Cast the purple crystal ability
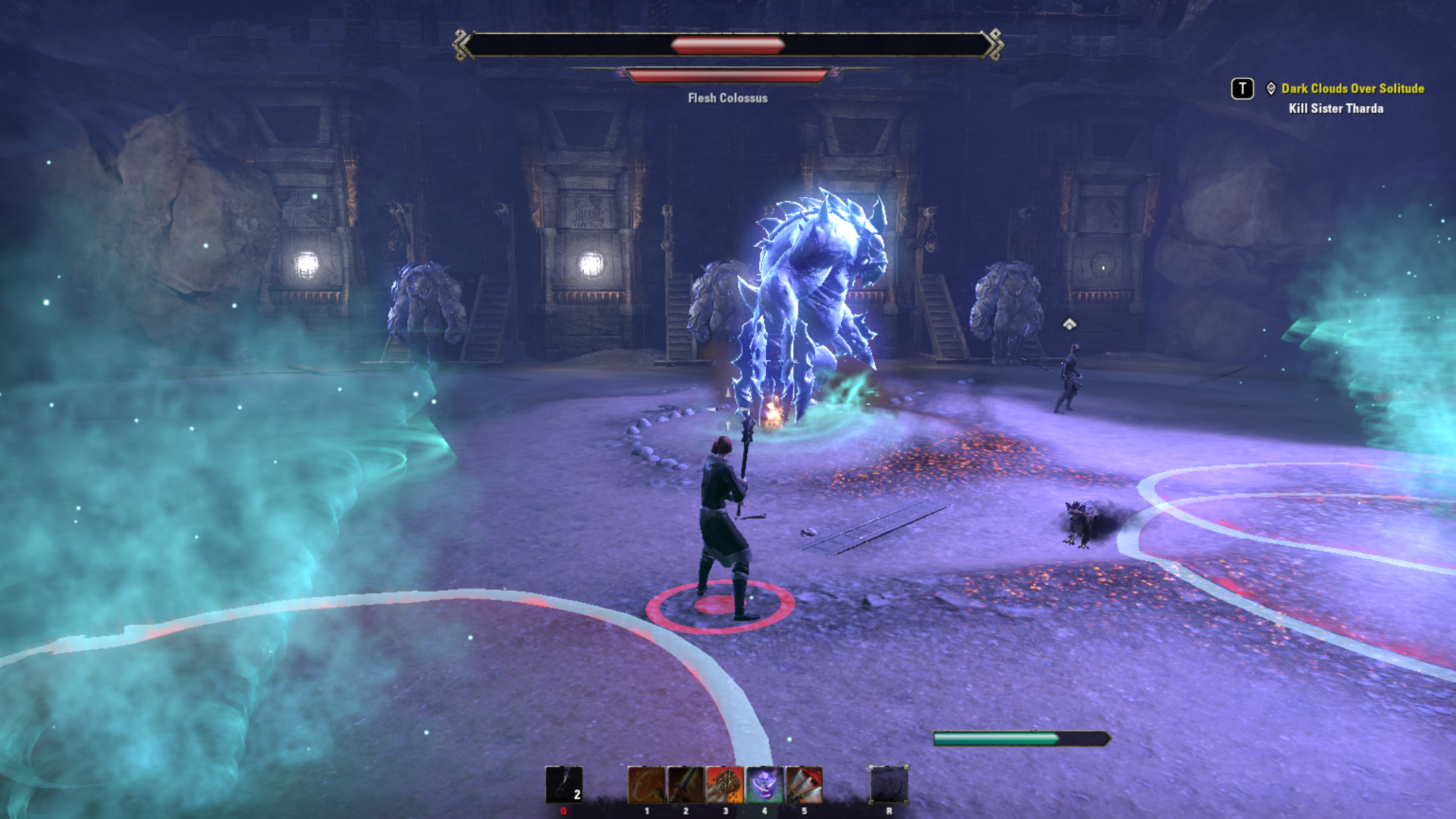 [x=764, y=784]
